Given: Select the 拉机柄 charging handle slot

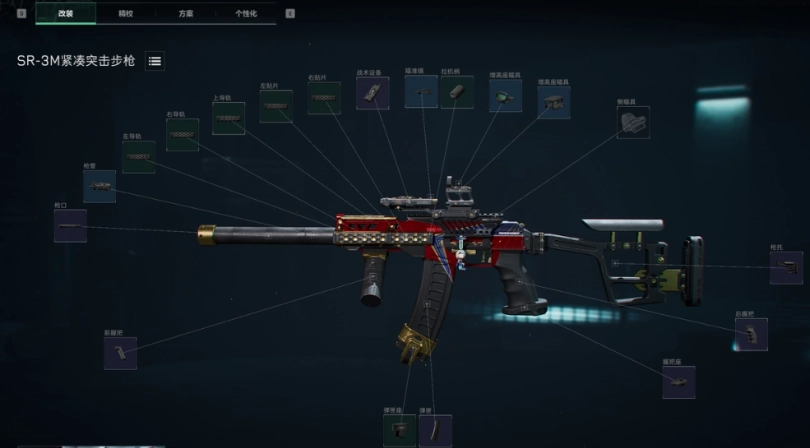Looking at the screenshot, I should tap(457, 92).
